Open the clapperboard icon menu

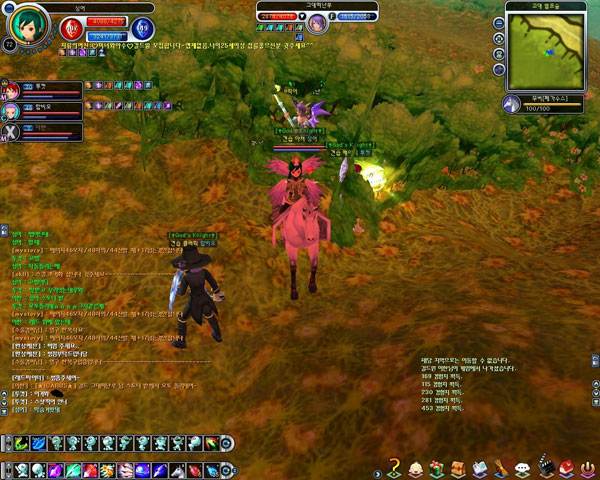(545, 466)
